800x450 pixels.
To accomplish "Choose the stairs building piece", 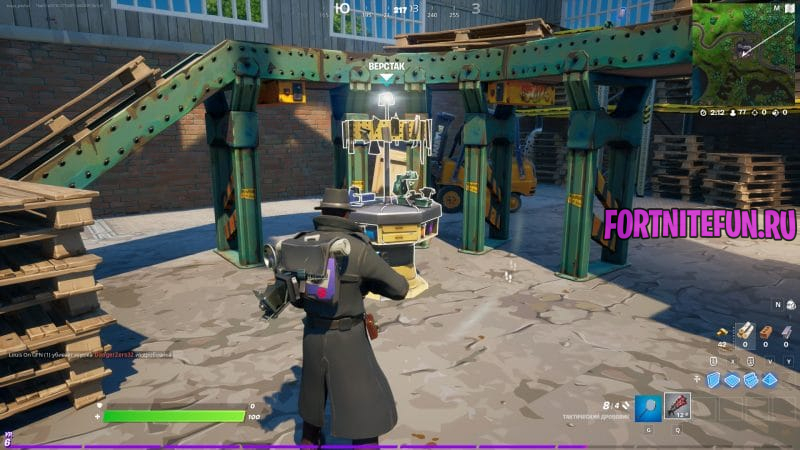I will pyautogui.click(x=751, y=380).
